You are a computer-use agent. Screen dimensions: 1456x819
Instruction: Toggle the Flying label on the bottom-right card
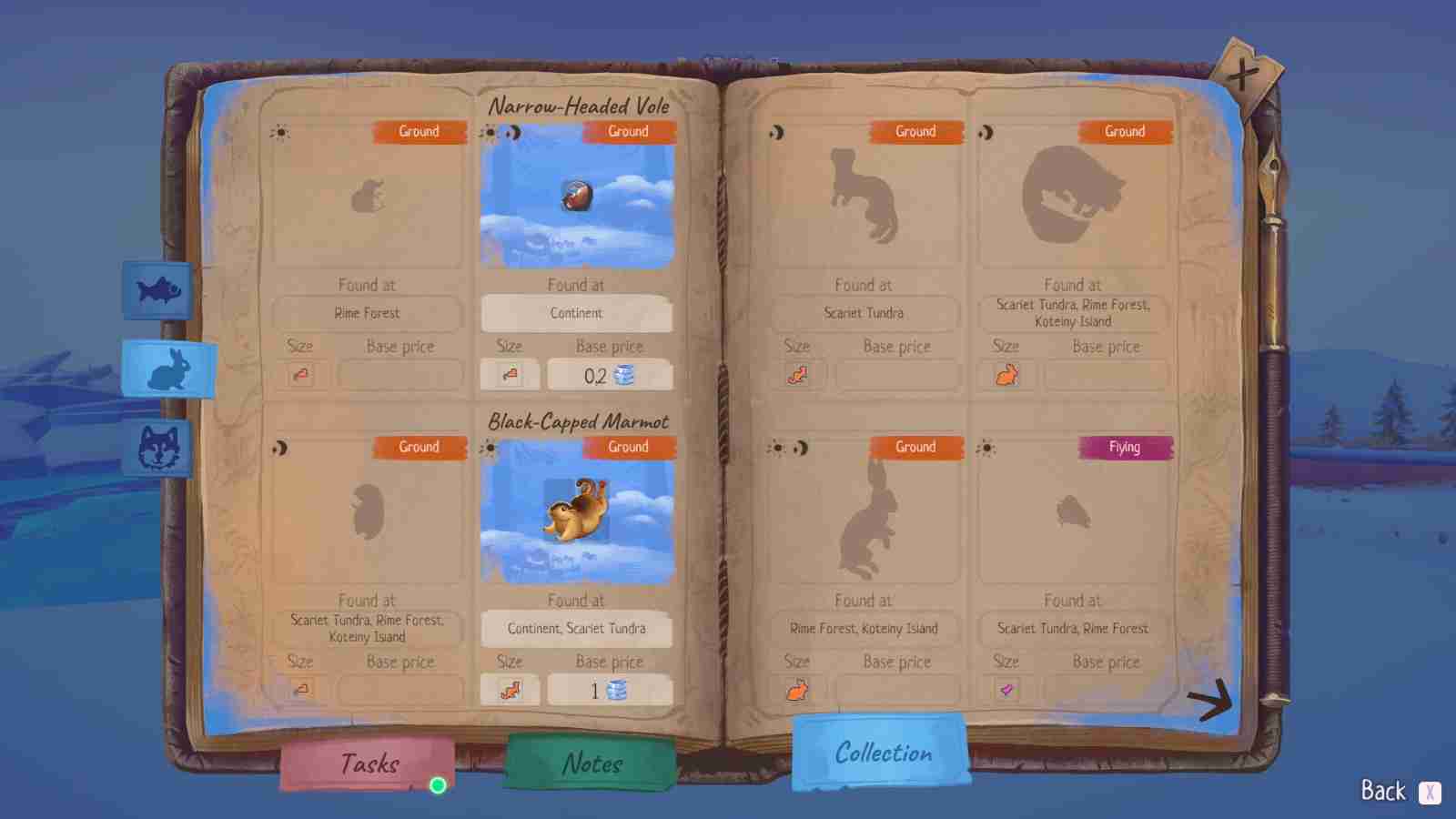pyautogui.click(x=1127, y=447)
